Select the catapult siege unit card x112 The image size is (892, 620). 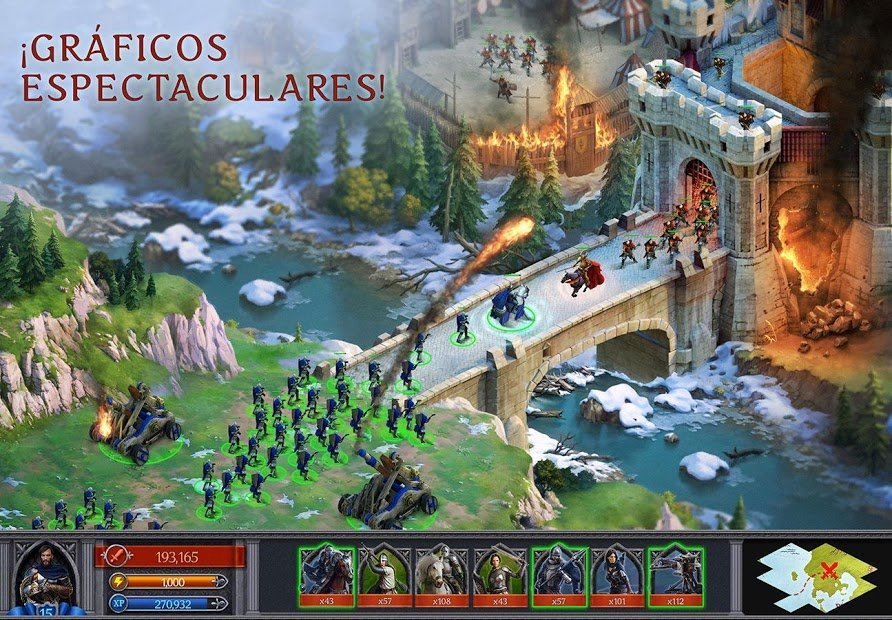tap(674, 574)
